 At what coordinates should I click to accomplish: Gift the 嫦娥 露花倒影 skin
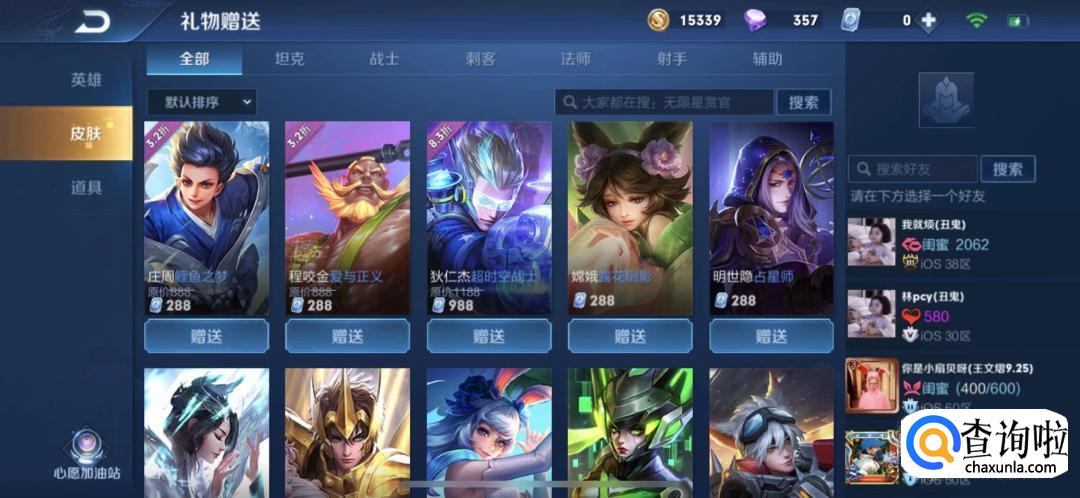pos(630,336)
